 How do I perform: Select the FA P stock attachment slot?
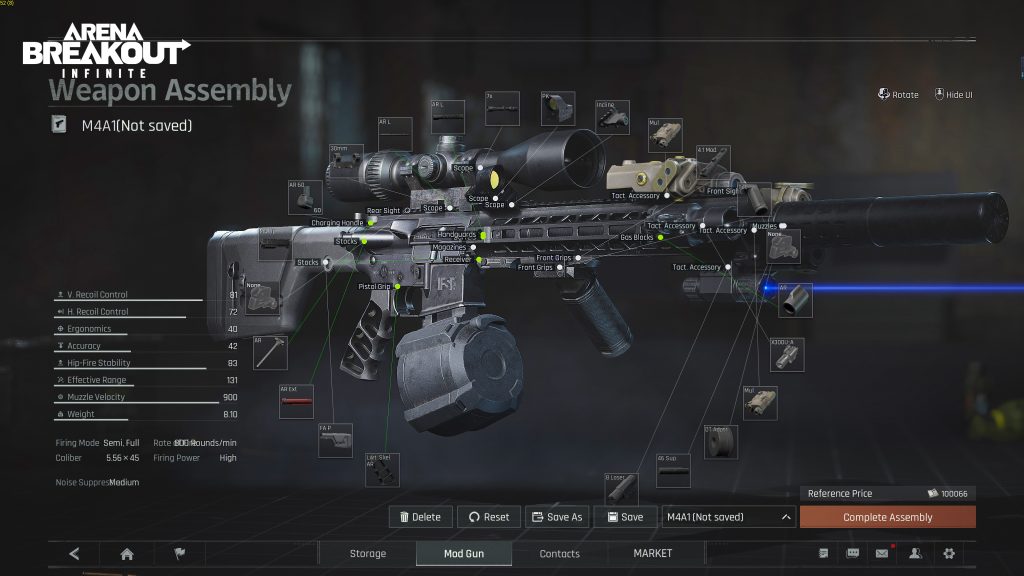(335, 440)
